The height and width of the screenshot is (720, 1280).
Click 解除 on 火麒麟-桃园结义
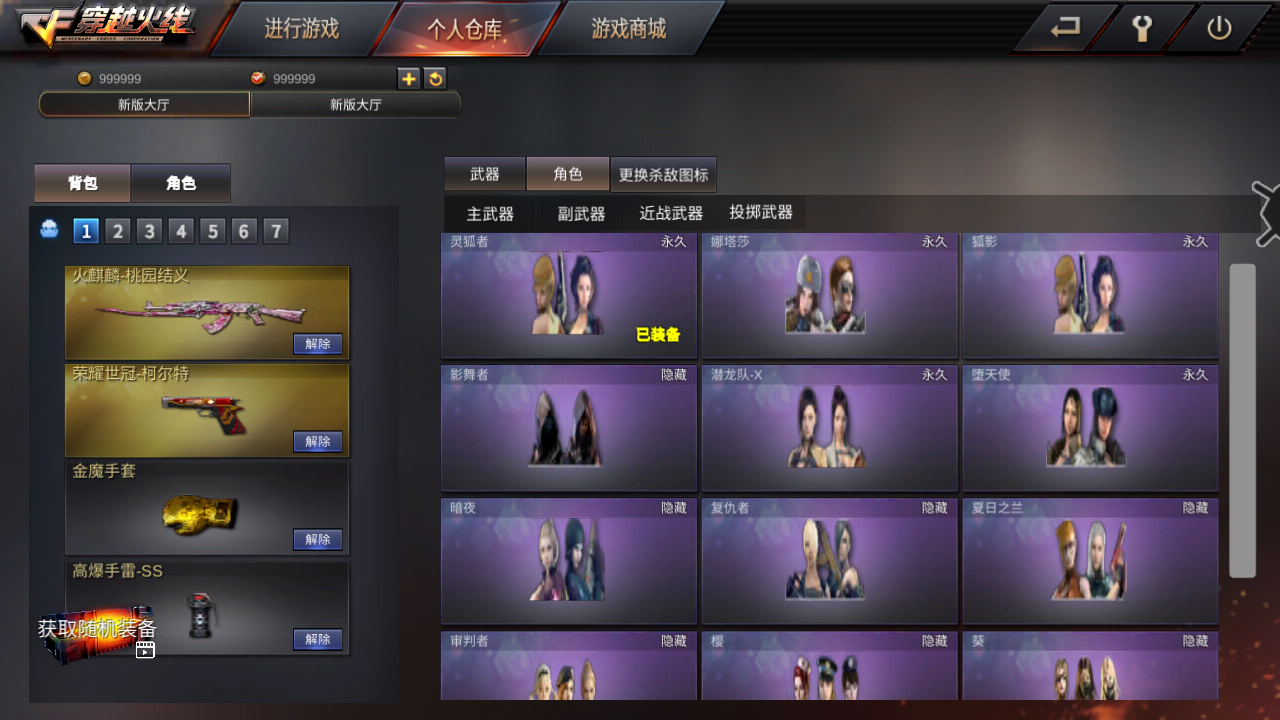(317, 343)
